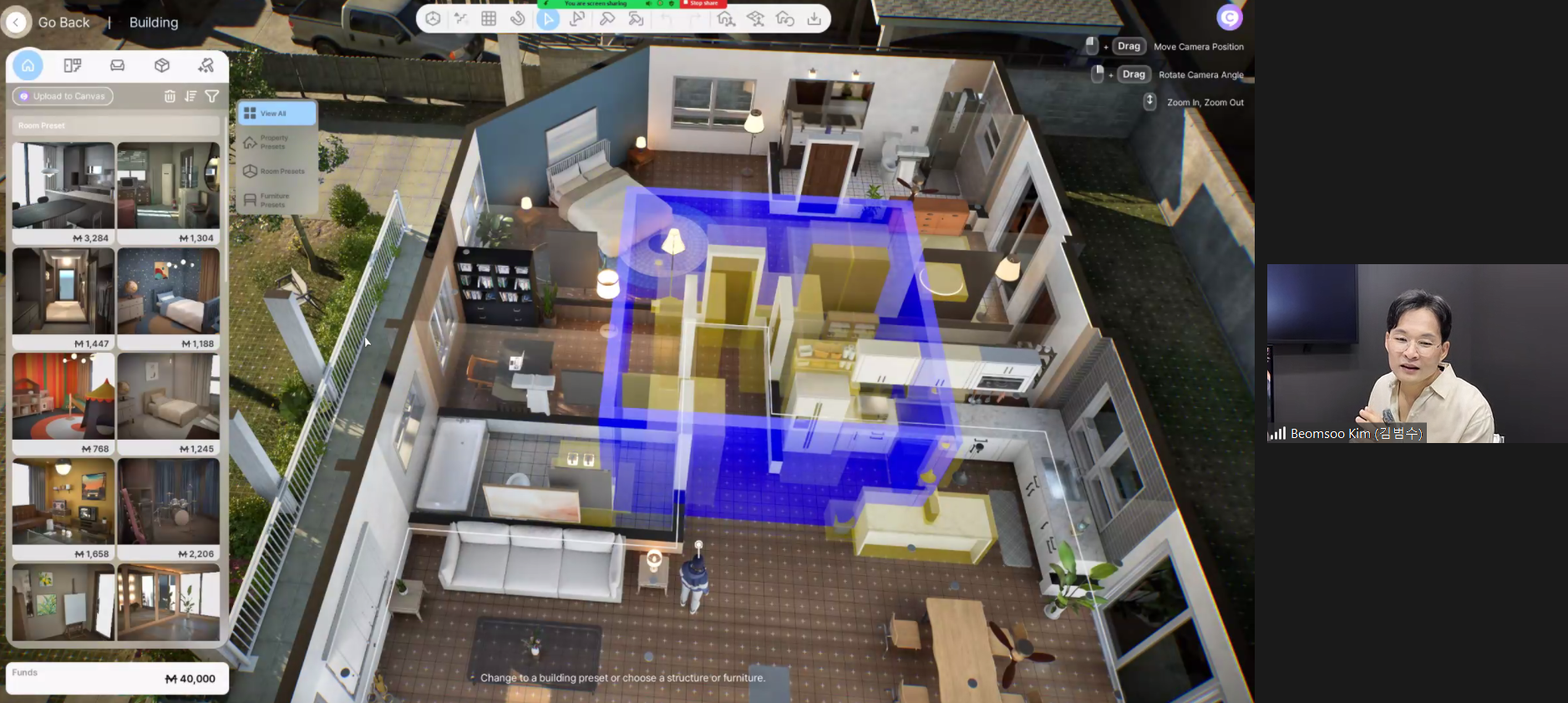This screenshot has width=1568, height=703.
Task: Open the sort order options
Action: coord(190,96)
